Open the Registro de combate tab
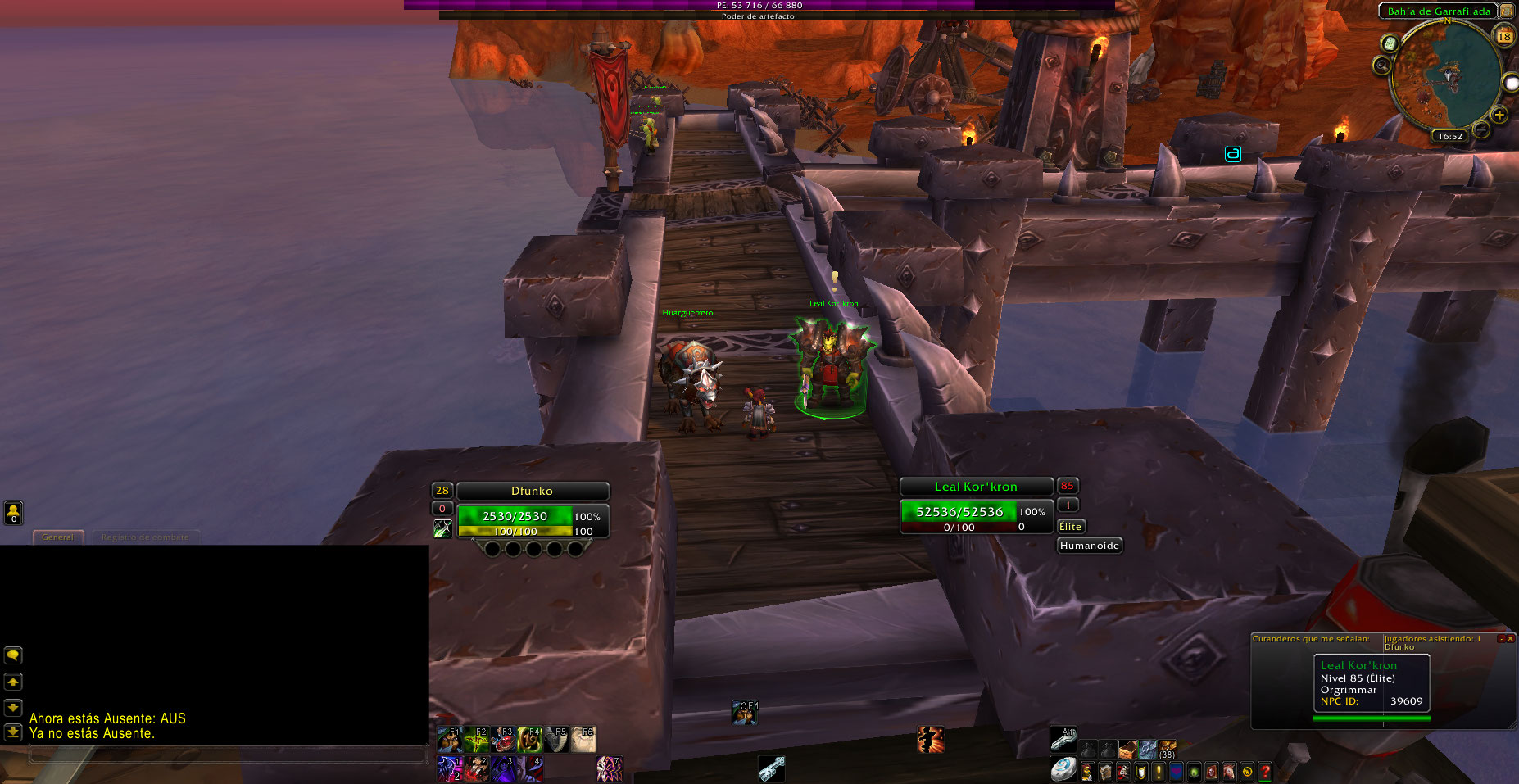This screenshot has height=784, width=1519. pos(145,537)
